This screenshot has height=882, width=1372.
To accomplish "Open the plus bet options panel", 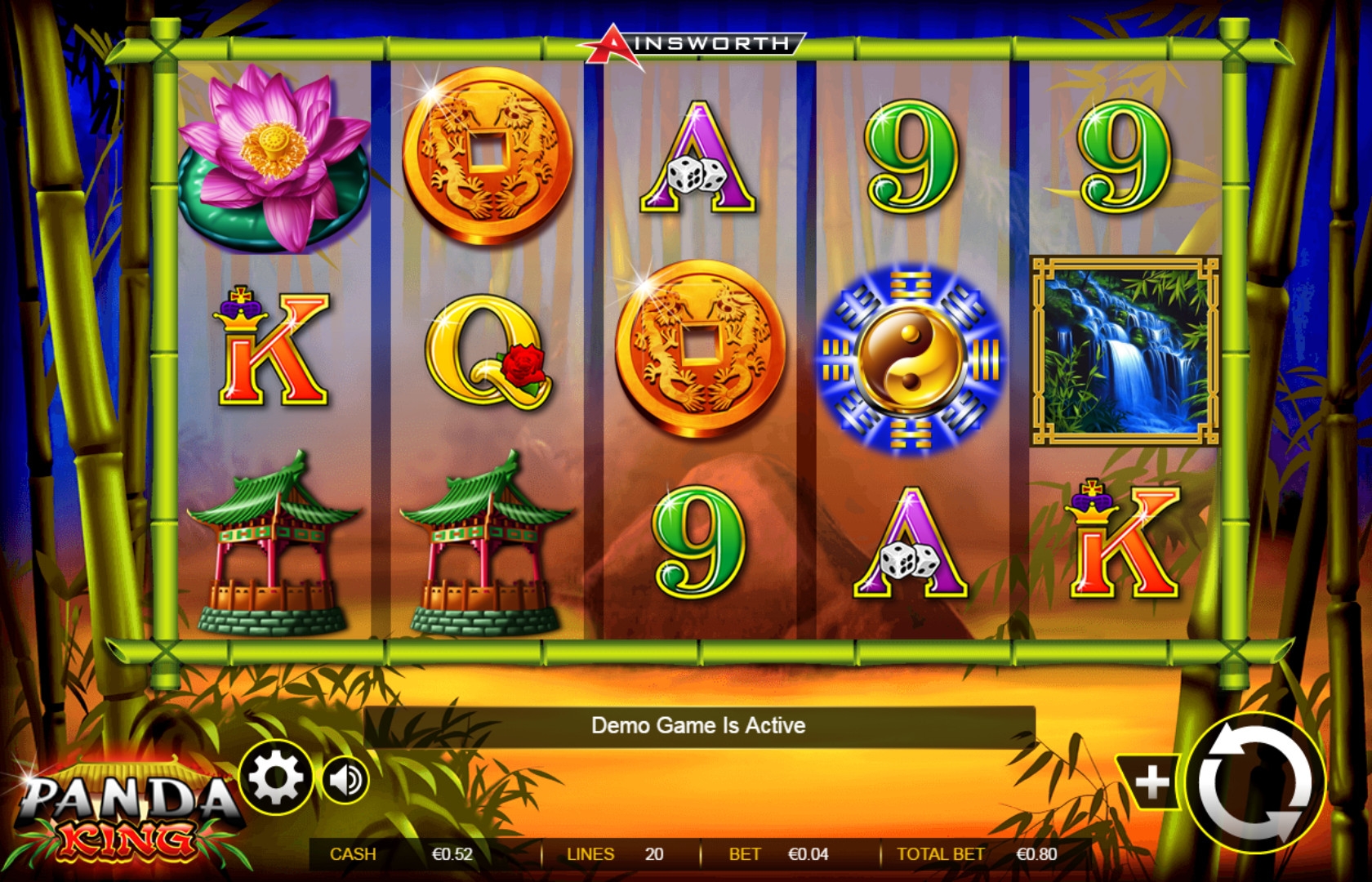I will pyautogui.click(x=1151, y=782).
